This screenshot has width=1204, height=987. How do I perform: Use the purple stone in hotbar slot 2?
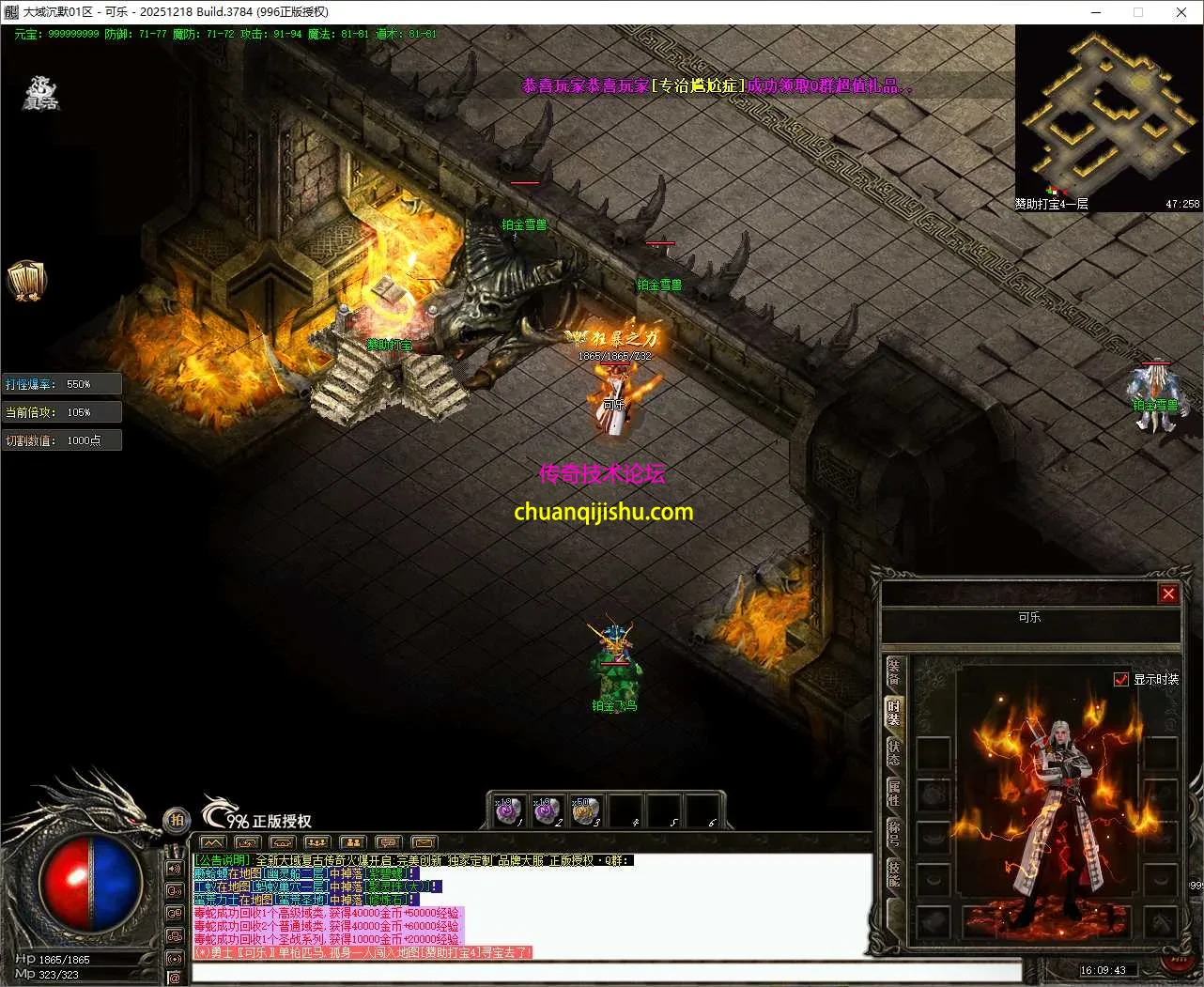coord(547,811)
